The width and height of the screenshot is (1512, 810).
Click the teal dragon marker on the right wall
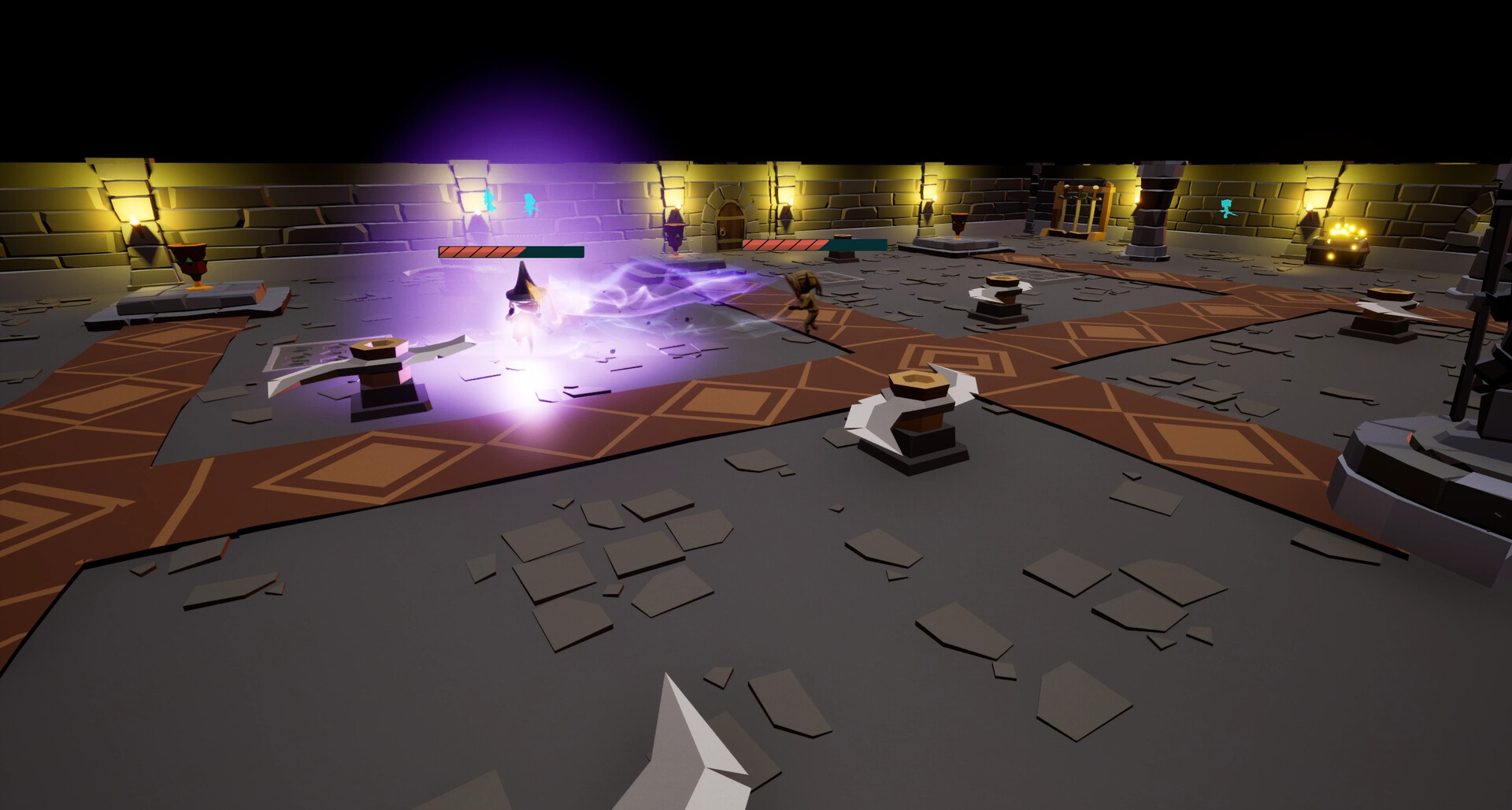click(1225, 208)
